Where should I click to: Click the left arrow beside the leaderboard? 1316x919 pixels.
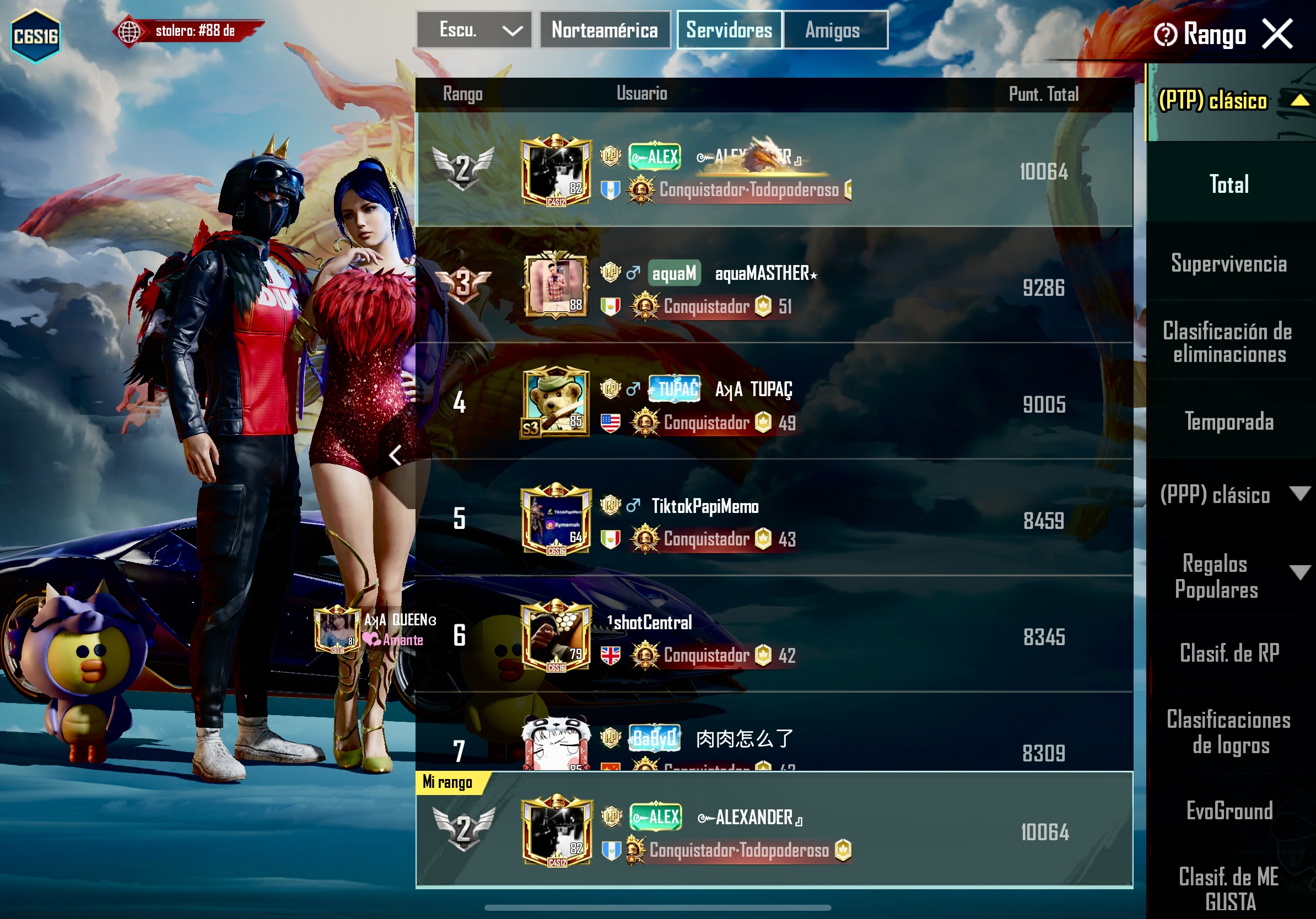[x=395, y=456]
